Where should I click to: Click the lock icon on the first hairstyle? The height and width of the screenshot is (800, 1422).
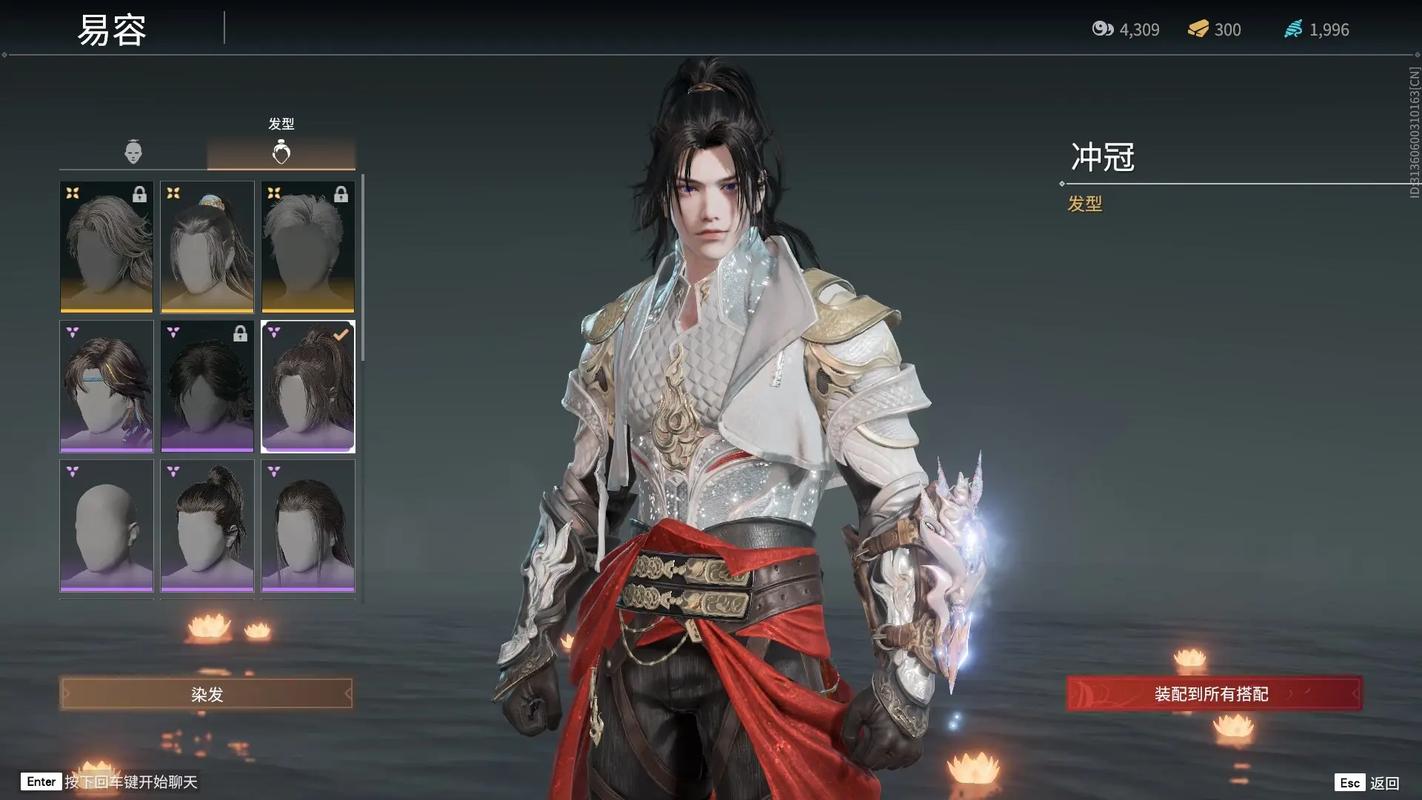pos(140,196)
